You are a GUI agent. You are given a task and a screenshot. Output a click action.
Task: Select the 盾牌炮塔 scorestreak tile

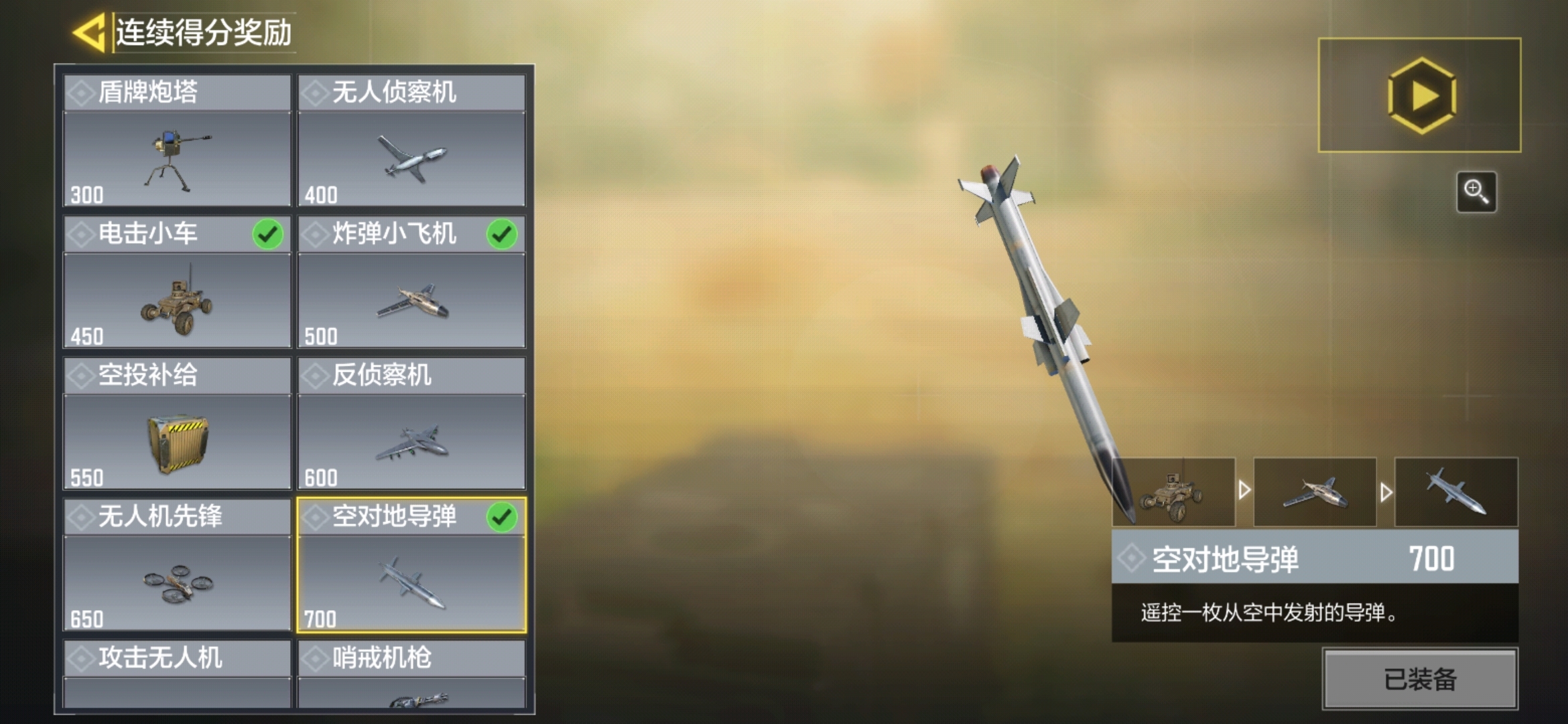coord(178,141)
